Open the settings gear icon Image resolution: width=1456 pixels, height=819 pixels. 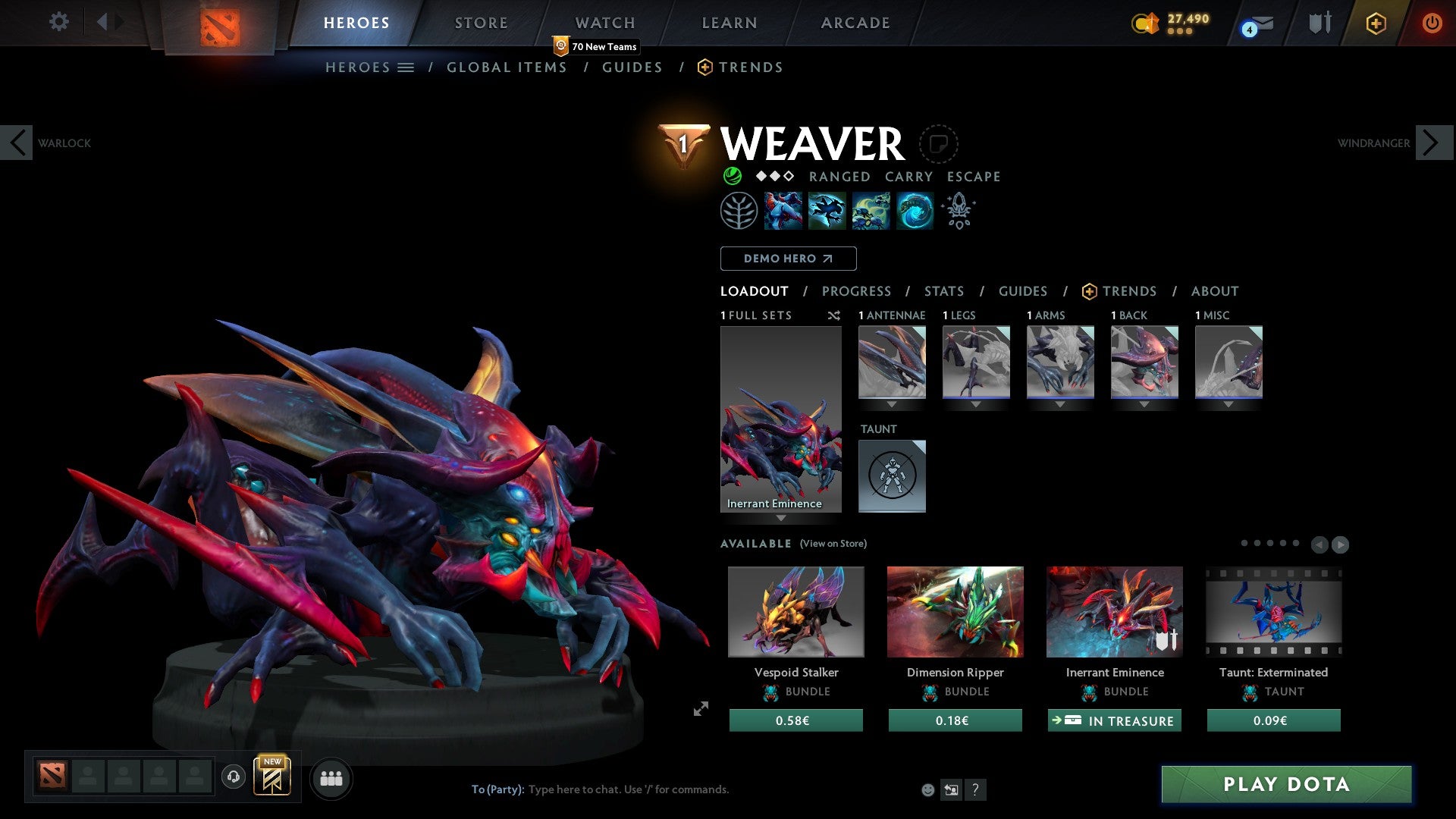point(58,22)
